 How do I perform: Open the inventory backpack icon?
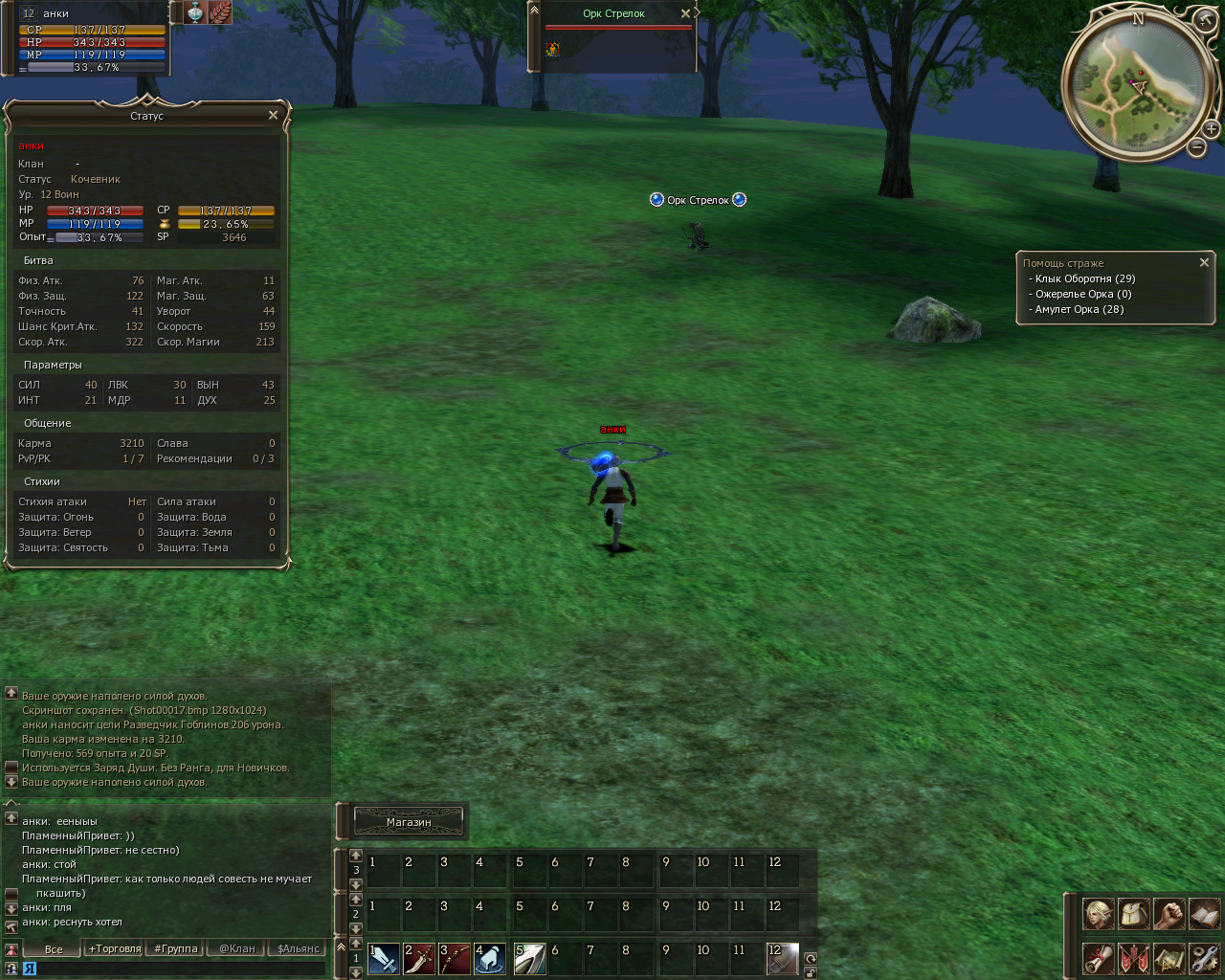pos(1133,914)
